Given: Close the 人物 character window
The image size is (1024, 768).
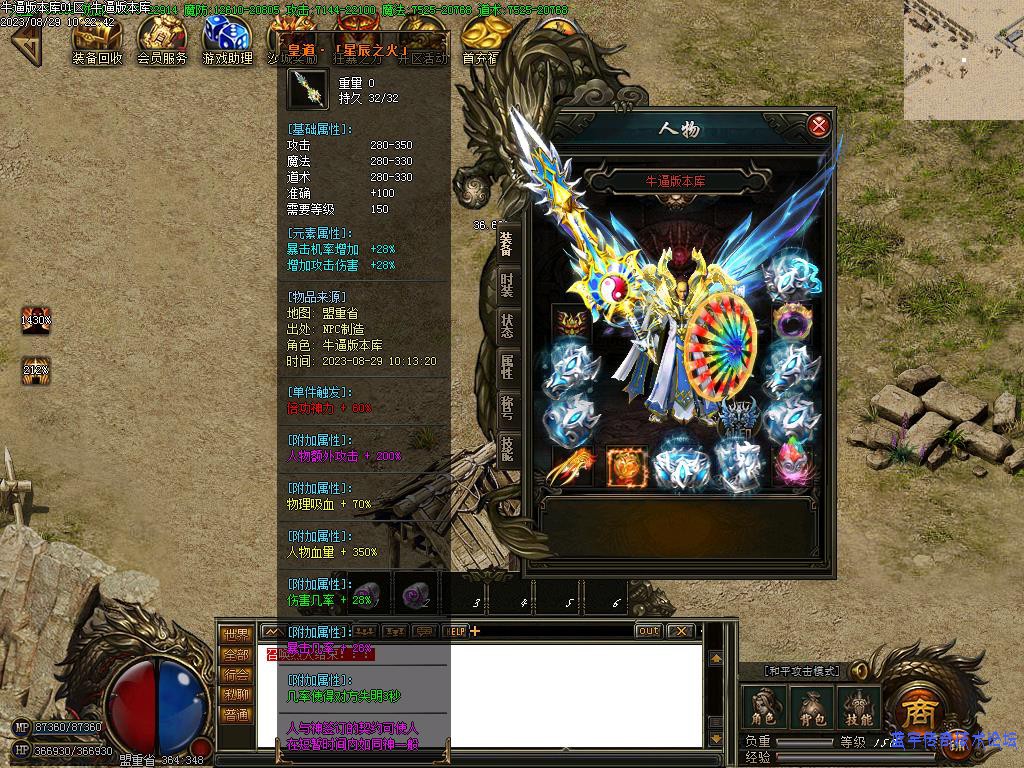Looking at the screenshot, I should coord(818,125).
